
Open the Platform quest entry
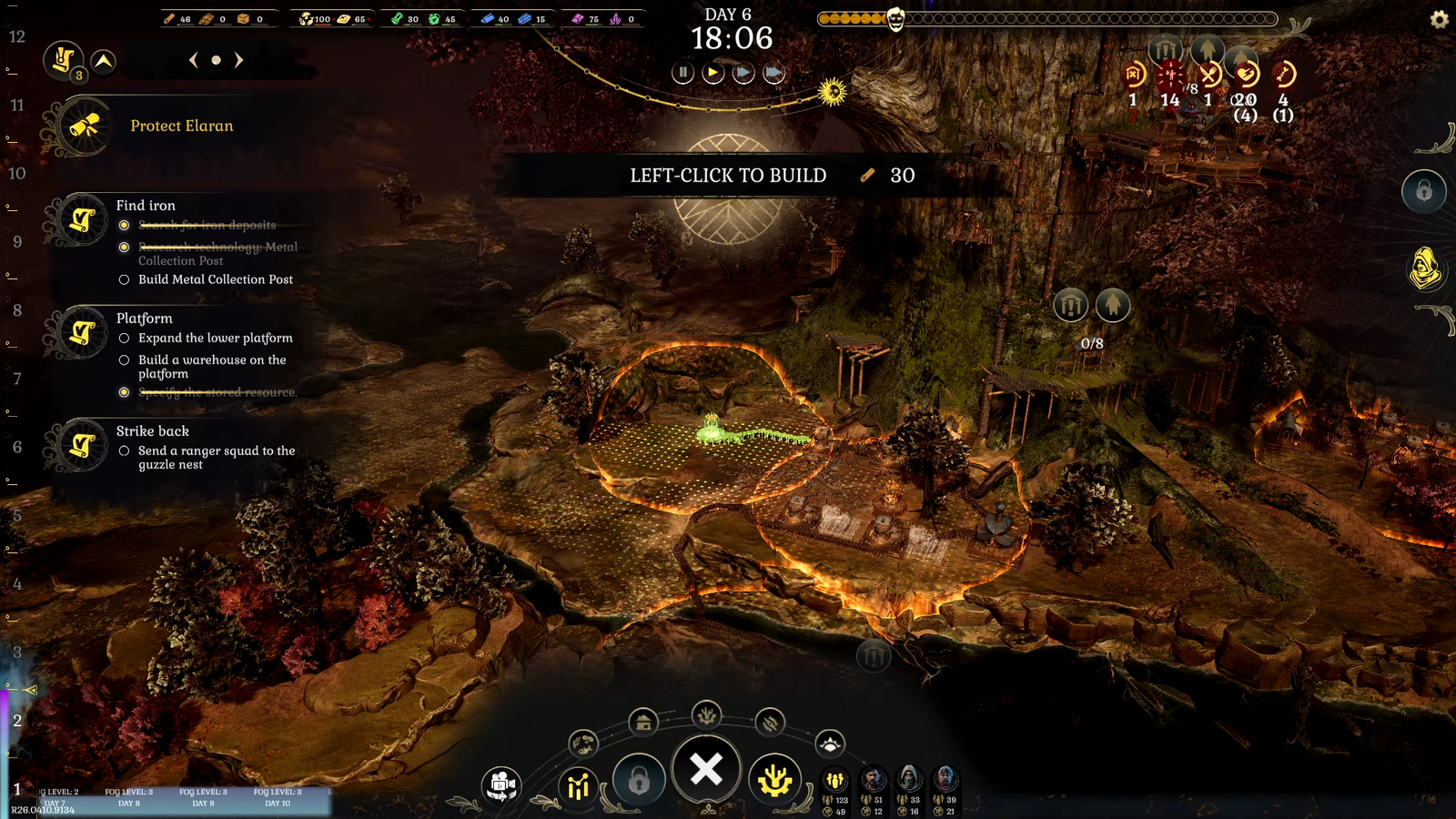pyautogui.click(x=144, y=318)
